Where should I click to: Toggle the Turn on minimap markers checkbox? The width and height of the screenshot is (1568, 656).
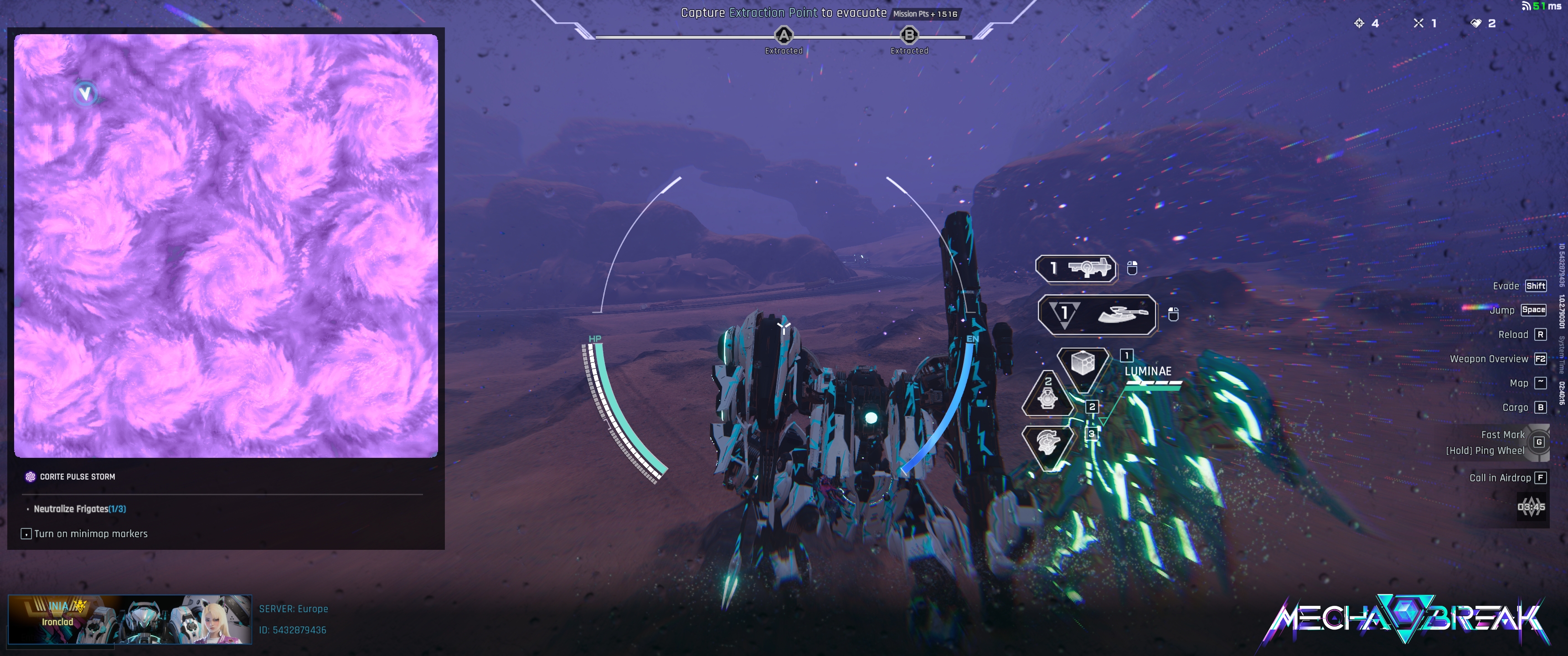click(26, 534)
